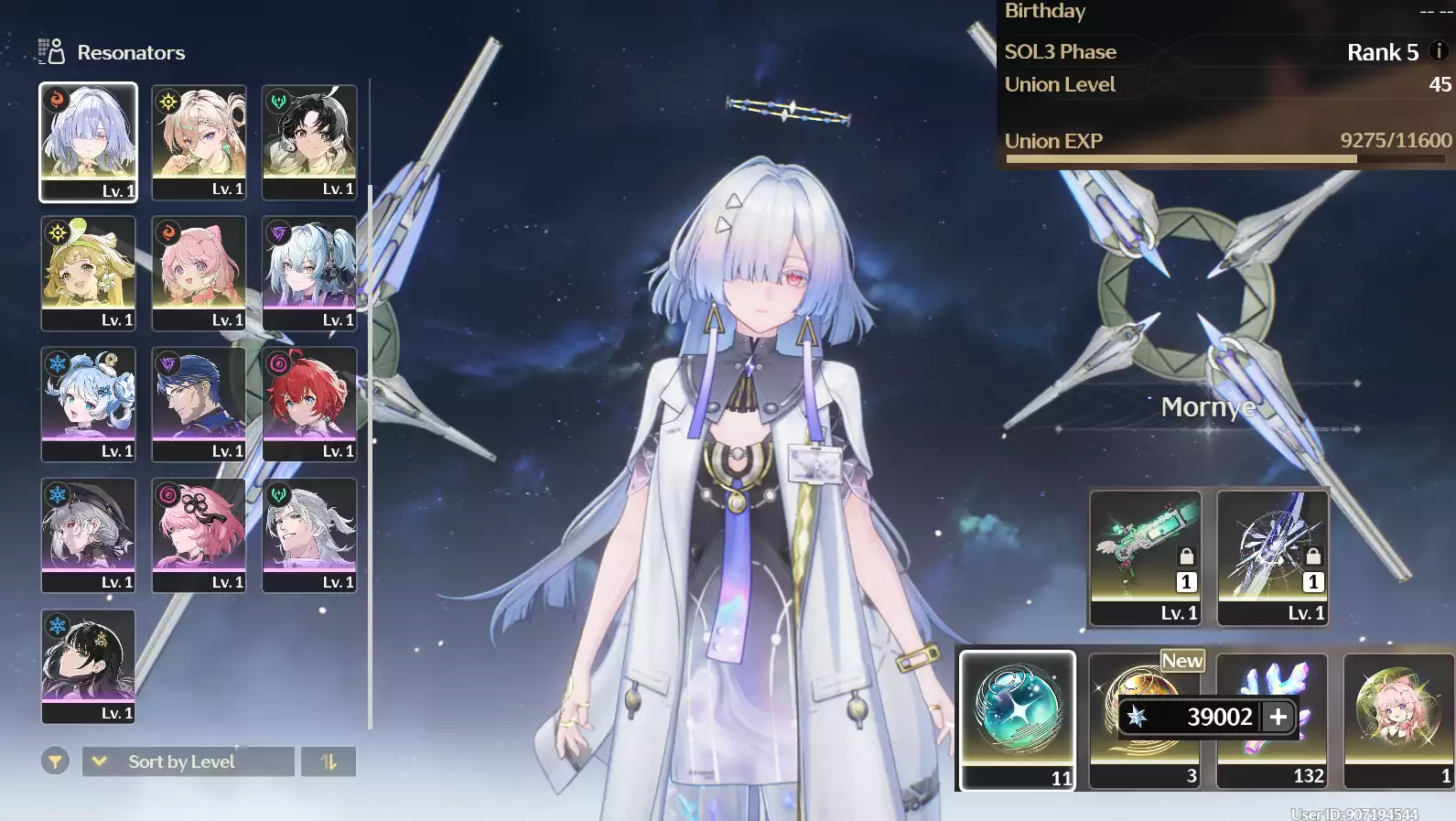Select the black-haired male resonator portrait
This screenshot has height=821, width=1456.
tap(309, 142)
